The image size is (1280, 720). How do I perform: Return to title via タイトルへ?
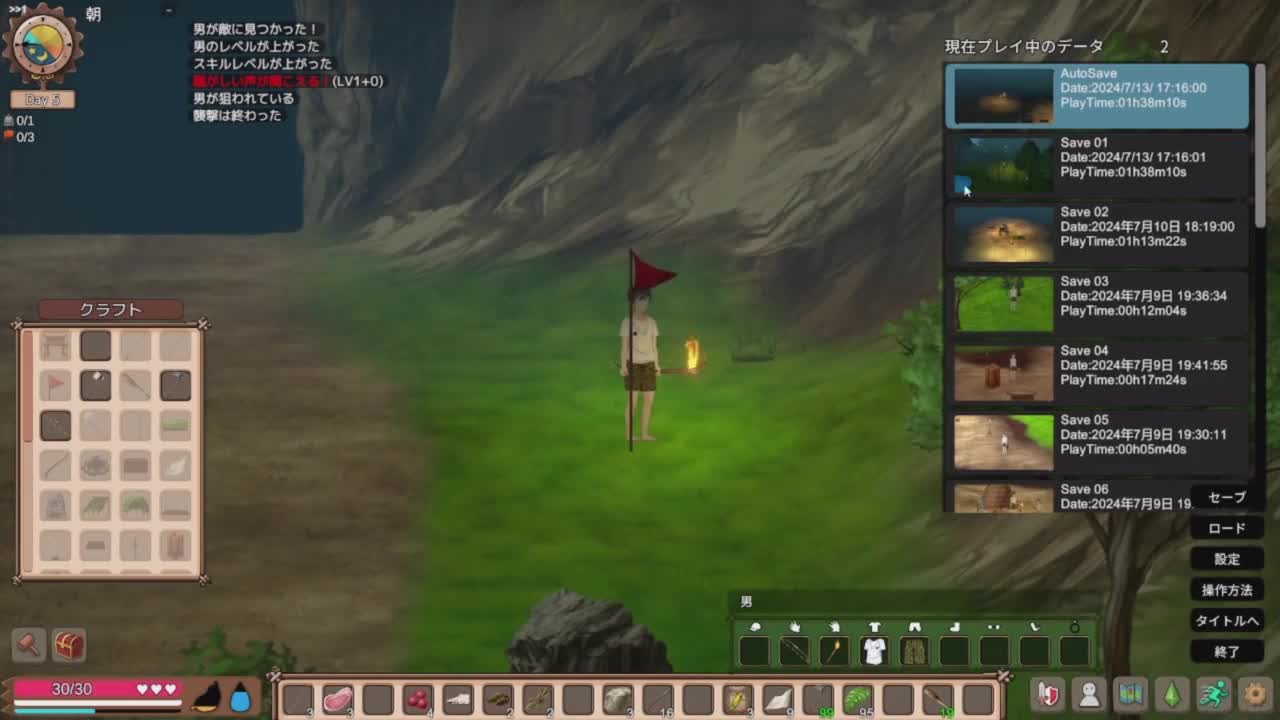[x=1227, y=621]
